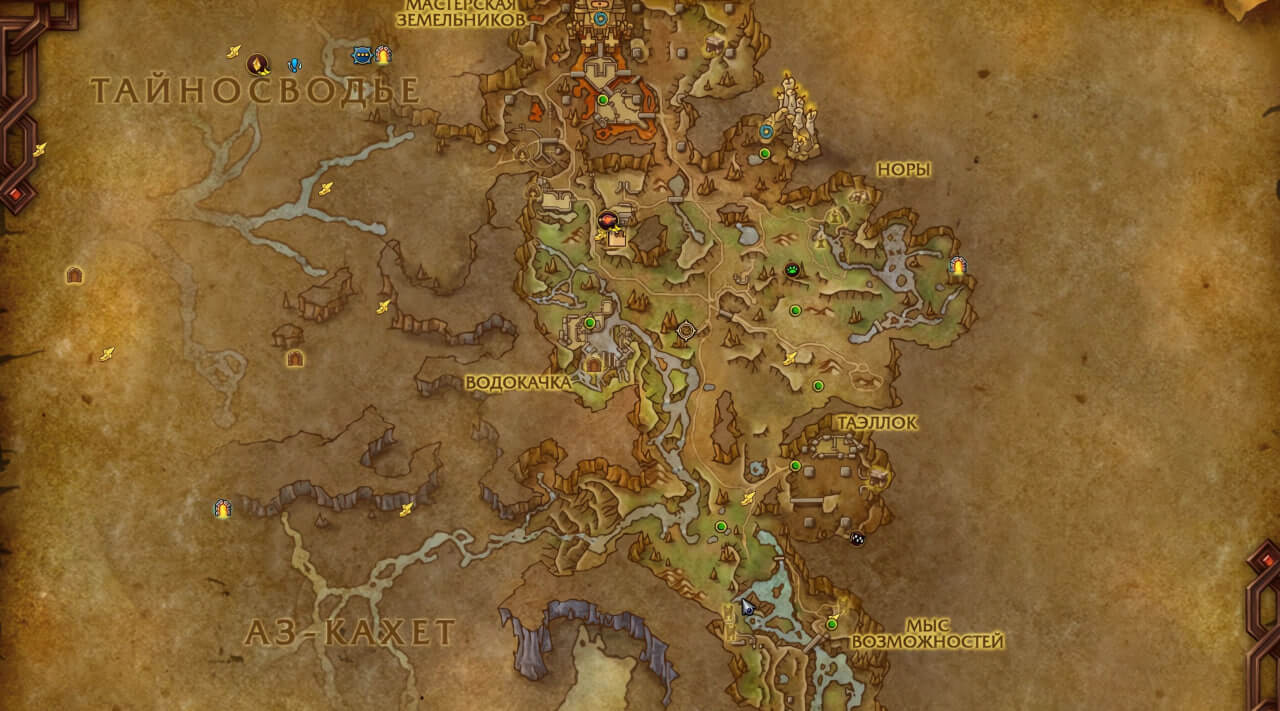The height and width of the screenshot is (711, 1280).
Task: Select the blue swirl marker beside the candles
Action: (767, 131)
